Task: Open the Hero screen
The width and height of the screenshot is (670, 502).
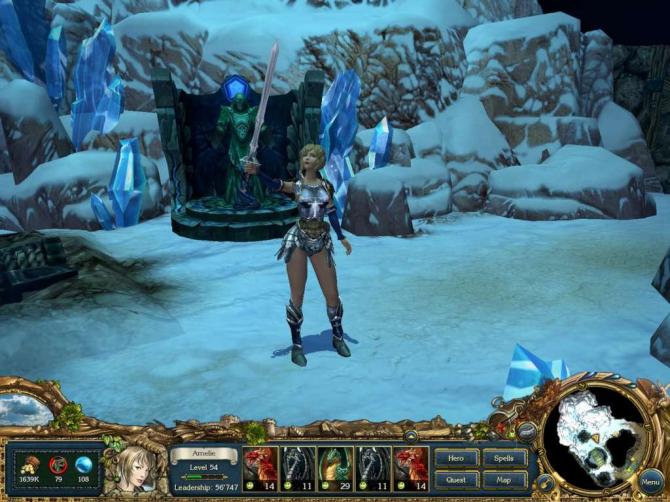Action: click(x=456, y=458)
